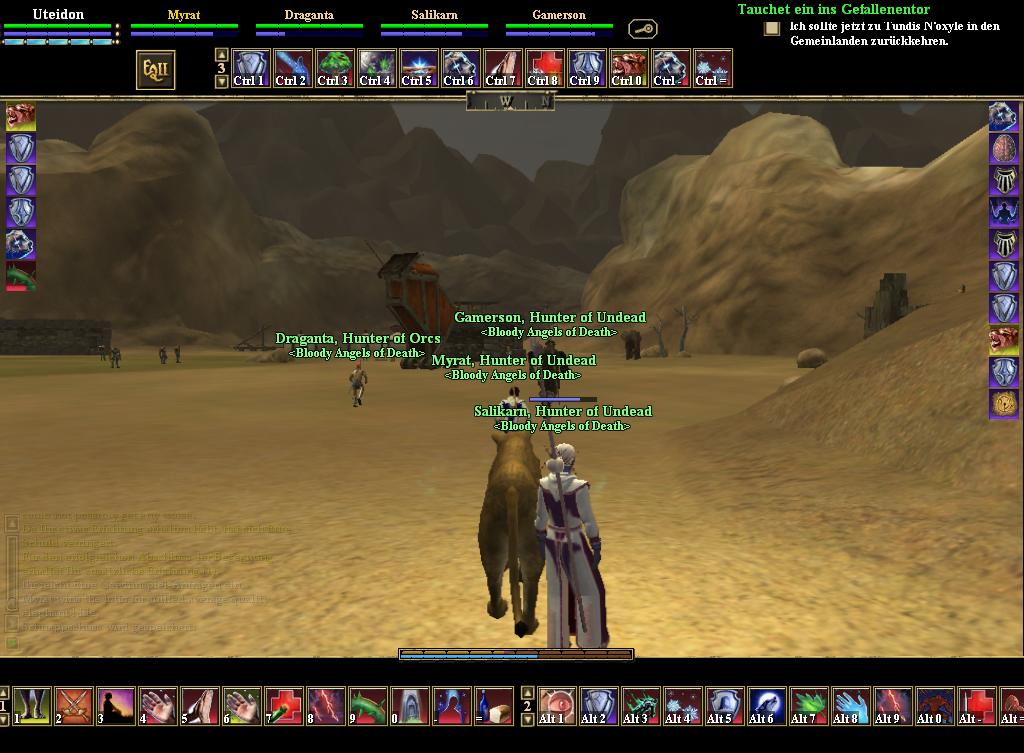Use the meditating silhouette skill in slot 3
The width and height of the screenshot is (1024, 753).
116,705
